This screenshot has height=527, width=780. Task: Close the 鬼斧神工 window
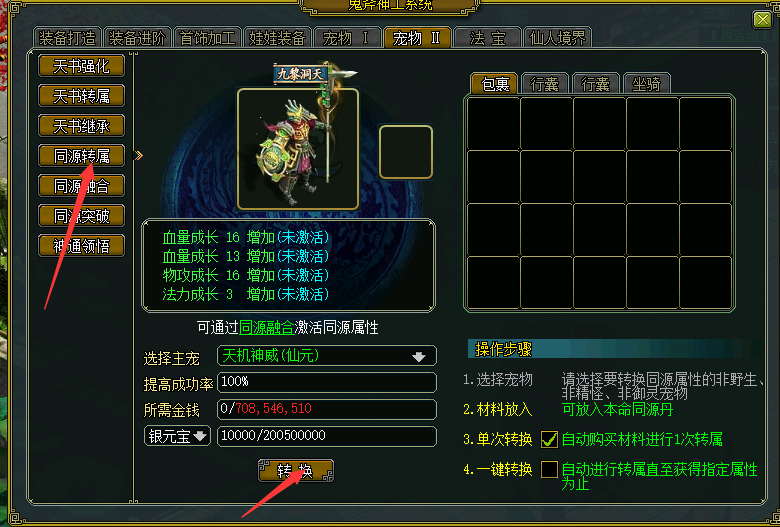(762, 19)
